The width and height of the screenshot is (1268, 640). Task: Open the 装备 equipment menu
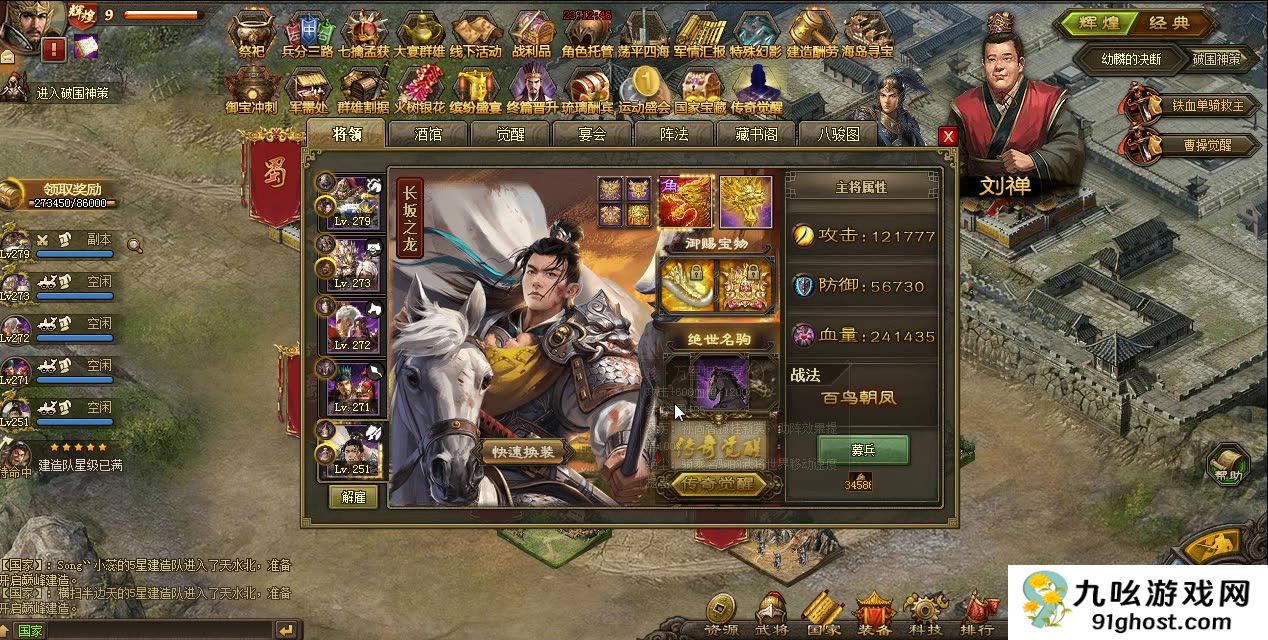coord(875,611)
